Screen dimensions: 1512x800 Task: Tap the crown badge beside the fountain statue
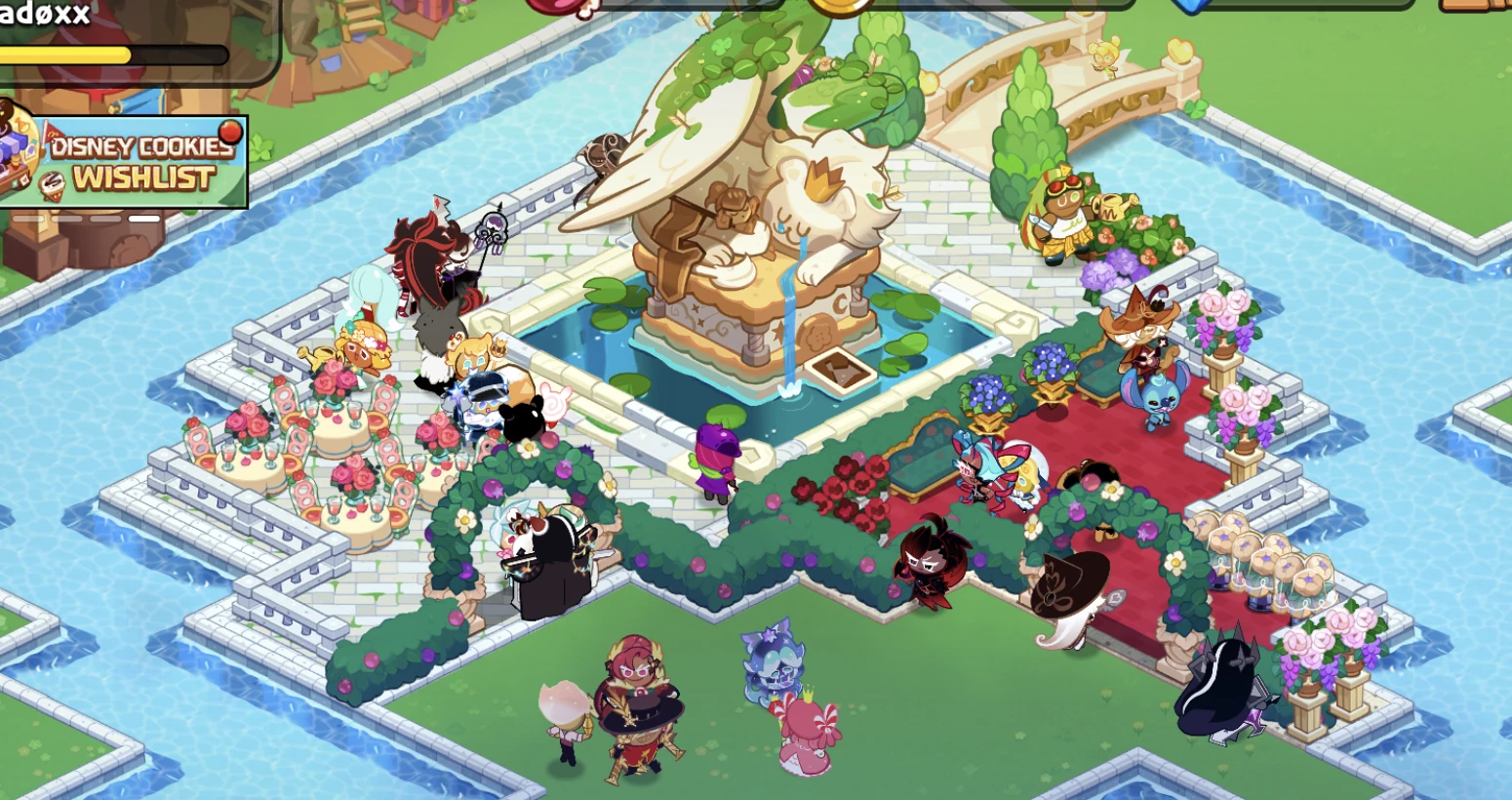coord(824,181)
